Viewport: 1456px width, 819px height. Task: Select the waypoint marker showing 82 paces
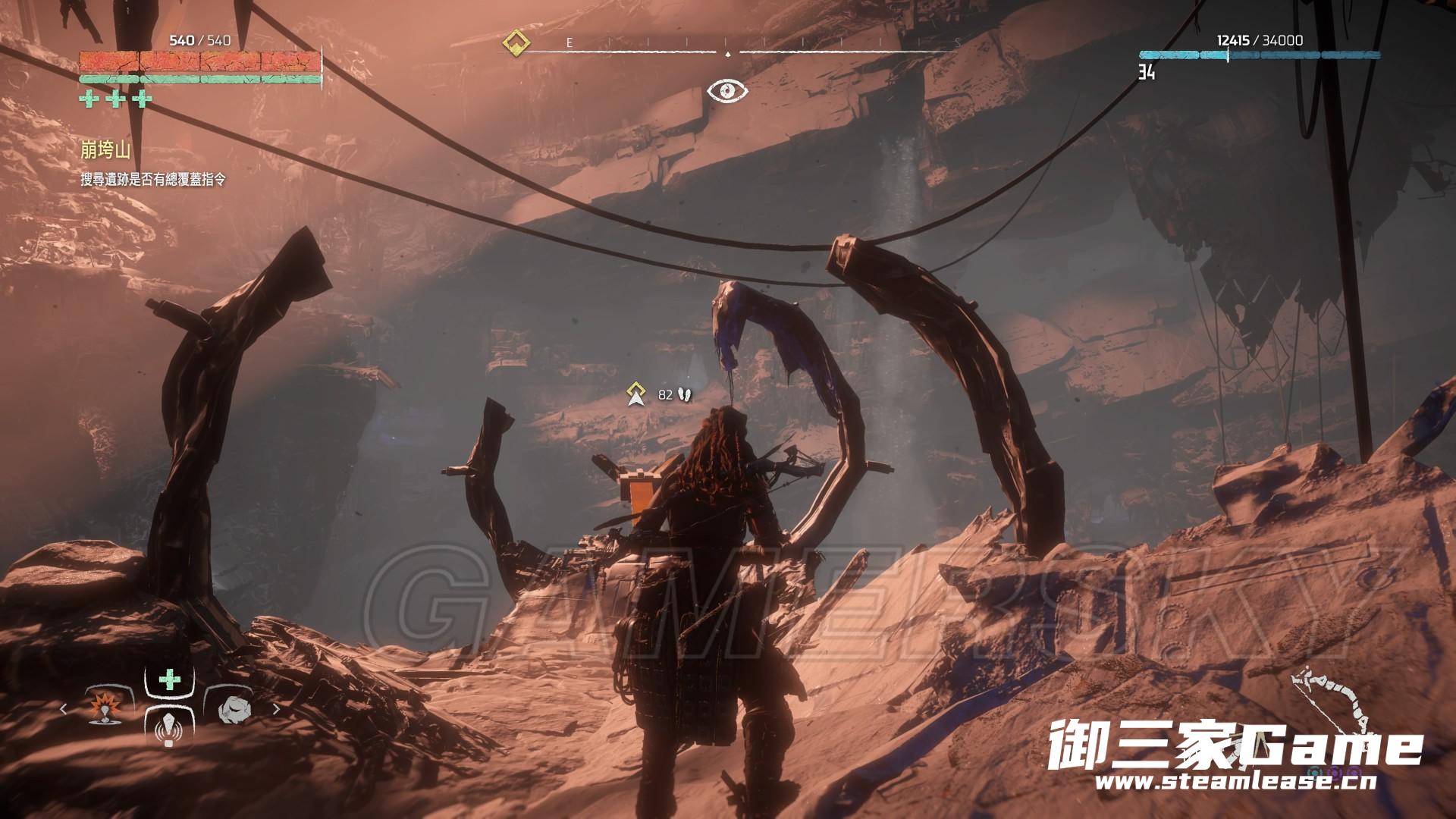pyautogui.click(x=635, y=394)
